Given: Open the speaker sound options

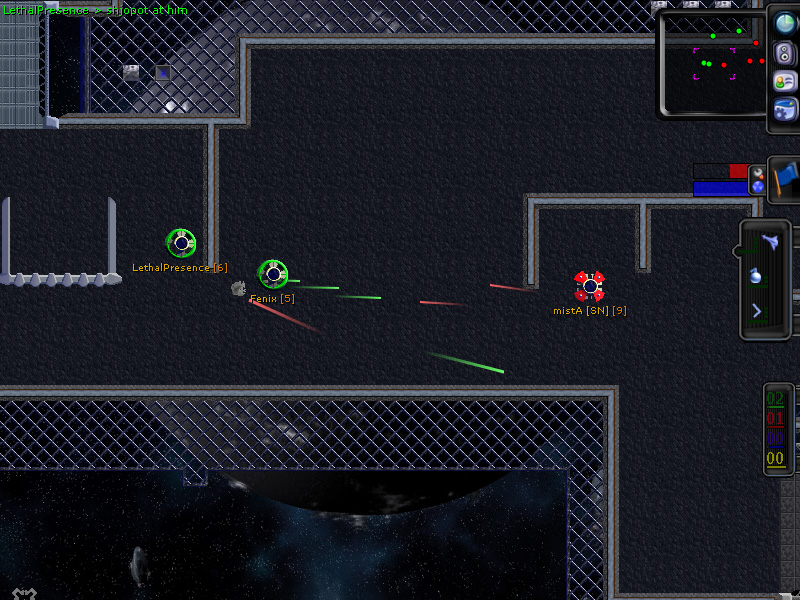Looking at the screenshot, I should point(785,53).
